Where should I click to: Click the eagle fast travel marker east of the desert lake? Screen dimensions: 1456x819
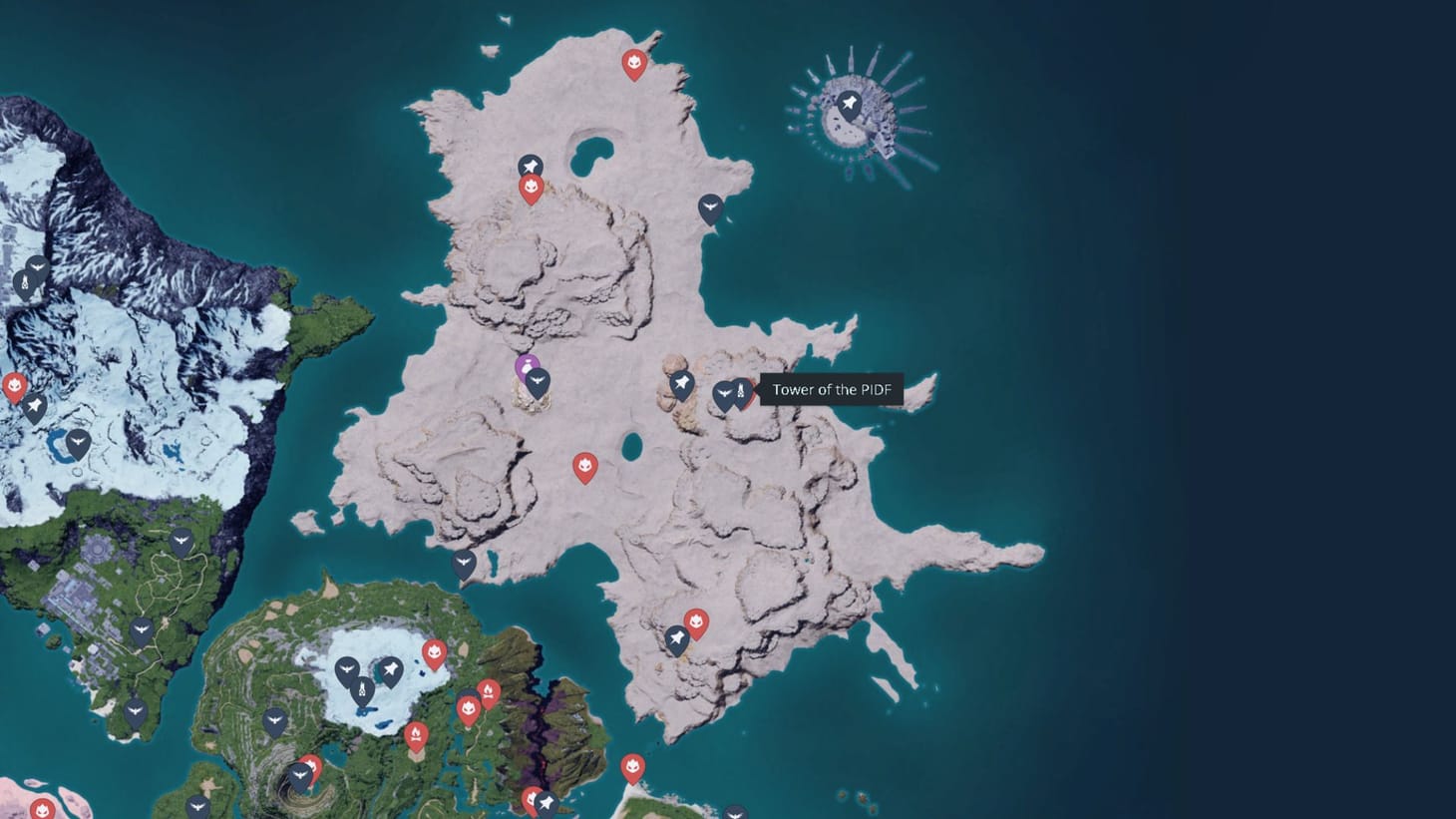pyautogui.click(x=712, y=205)
